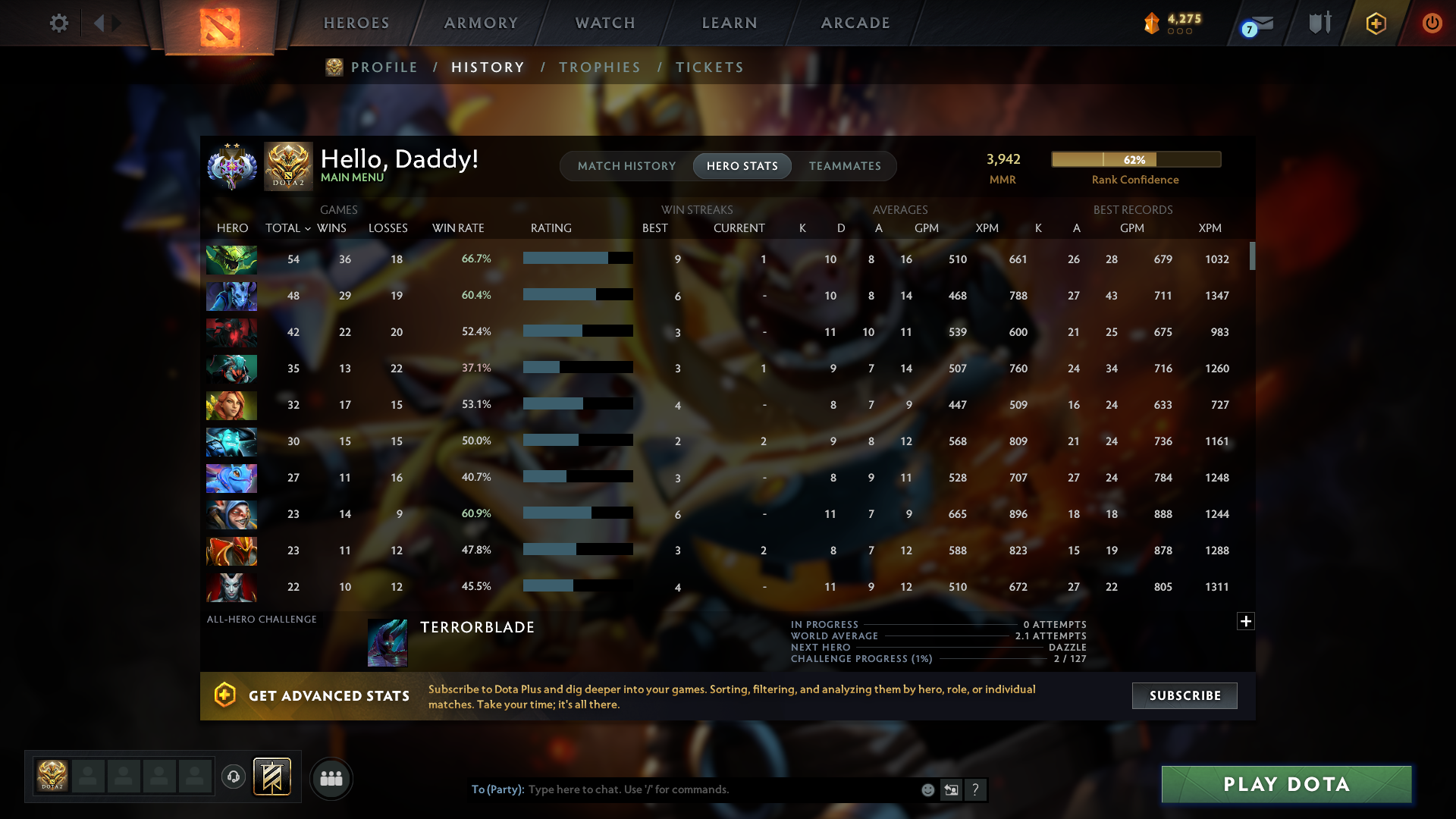Click the power exit icon in the top bar
This screenshot has height=819, width=1456.
(1432, 23)
